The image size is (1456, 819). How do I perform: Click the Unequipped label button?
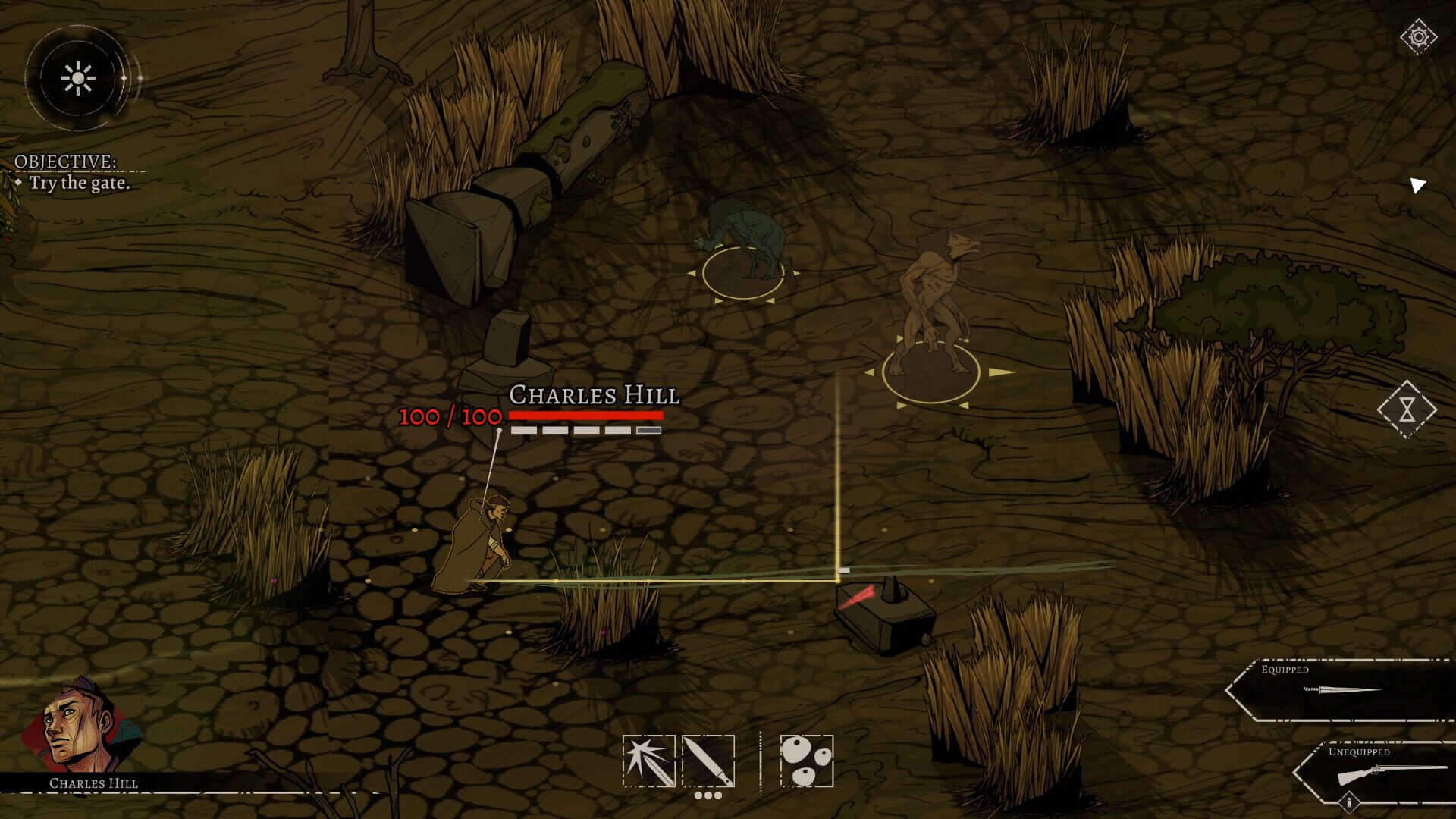click(1360, 752)
